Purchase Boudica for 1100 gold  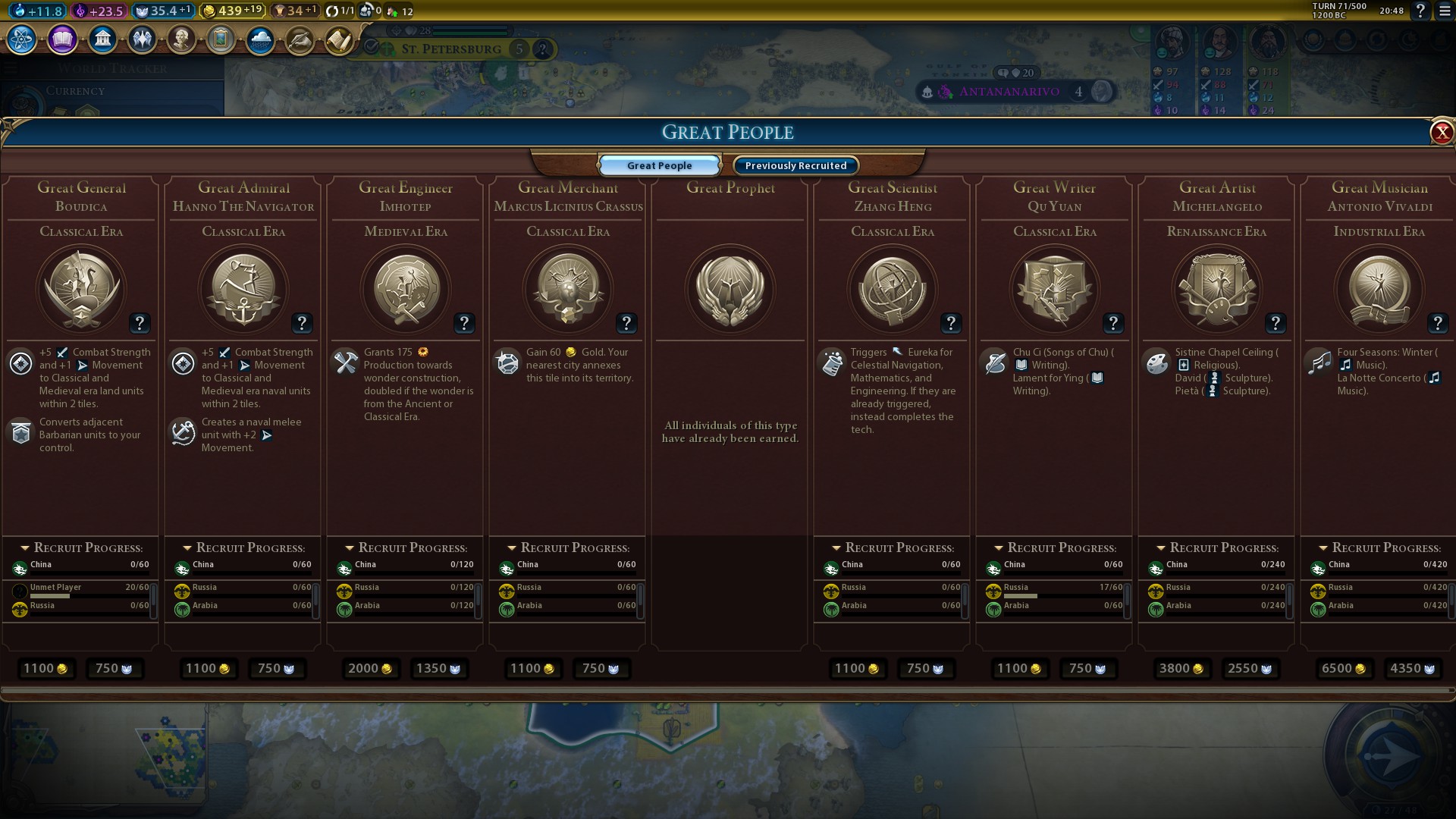click(x=45, y=668)
